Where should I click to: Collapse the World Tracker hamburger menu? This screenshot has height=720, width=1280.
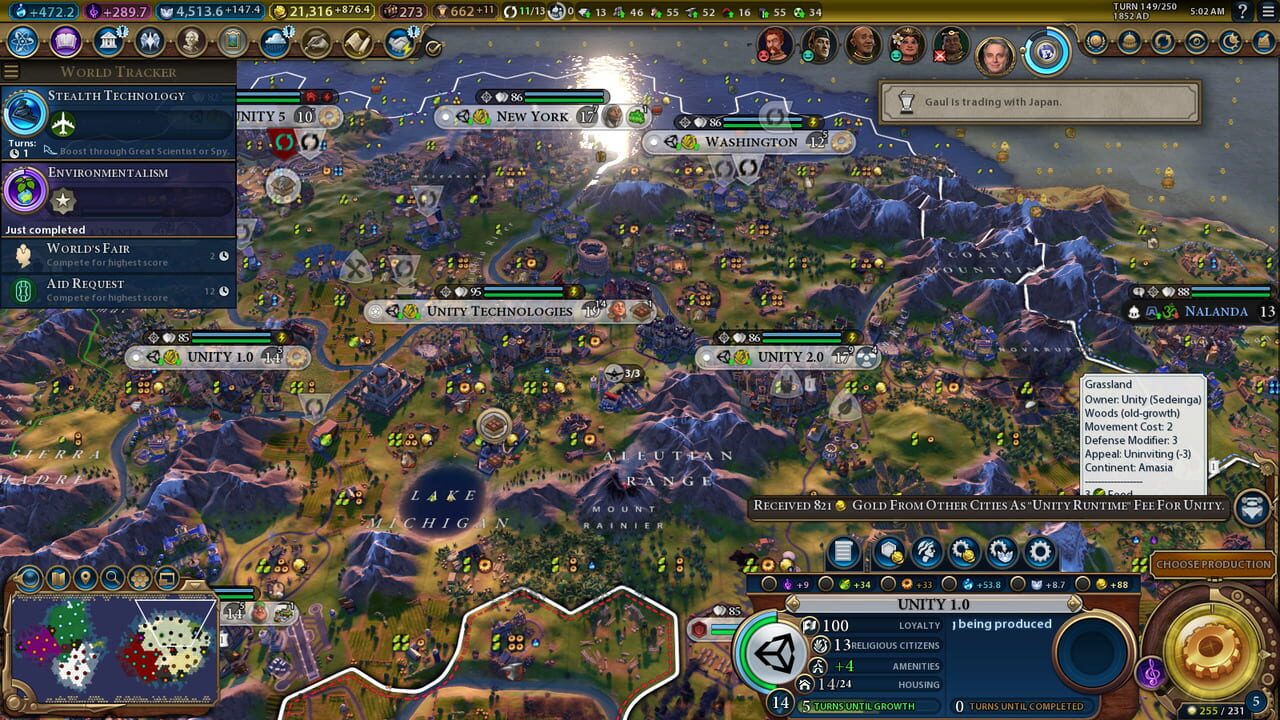point(11,71)
